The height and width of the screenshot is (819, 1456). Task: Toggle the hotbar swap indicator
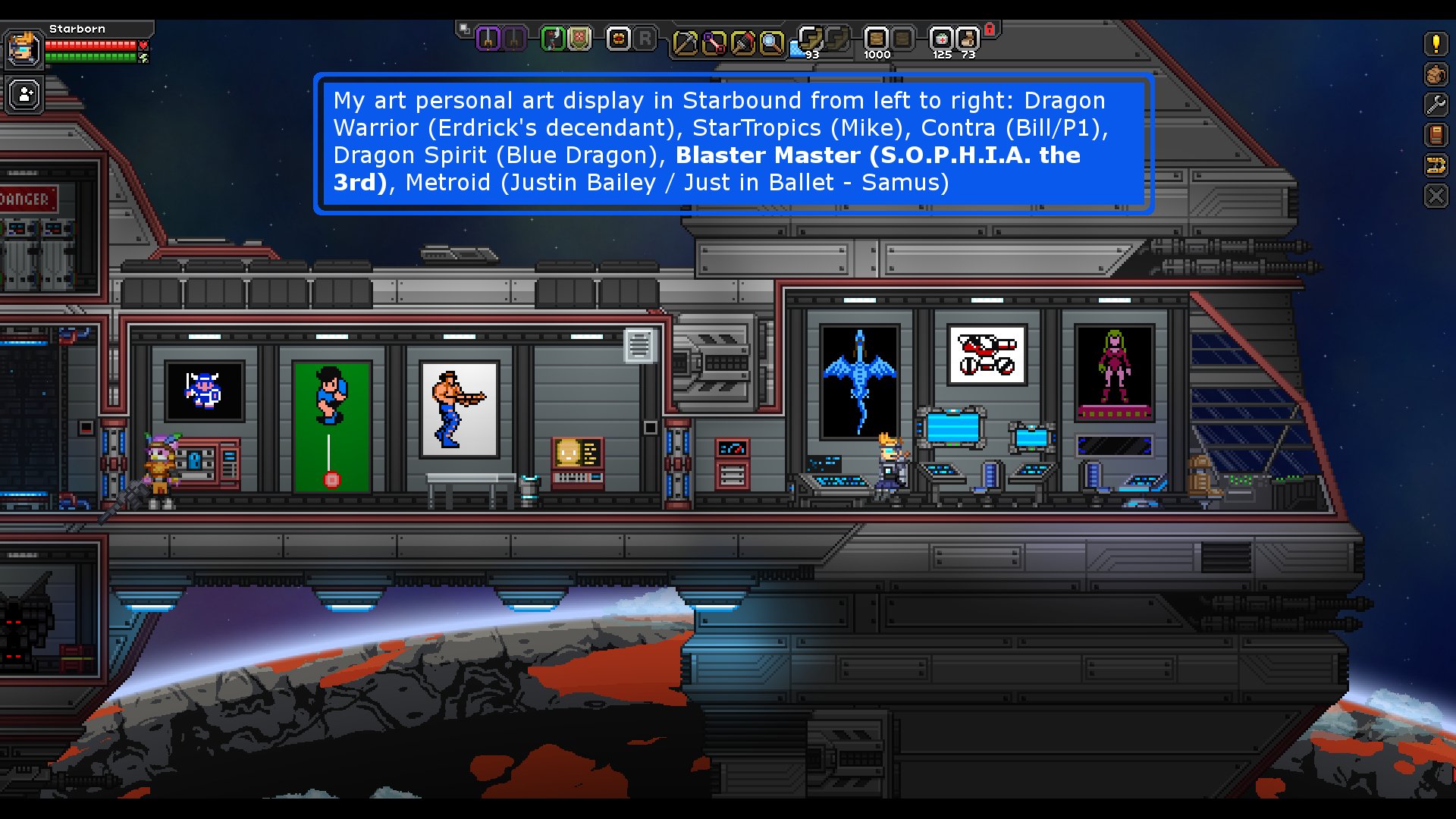(463, 29)
